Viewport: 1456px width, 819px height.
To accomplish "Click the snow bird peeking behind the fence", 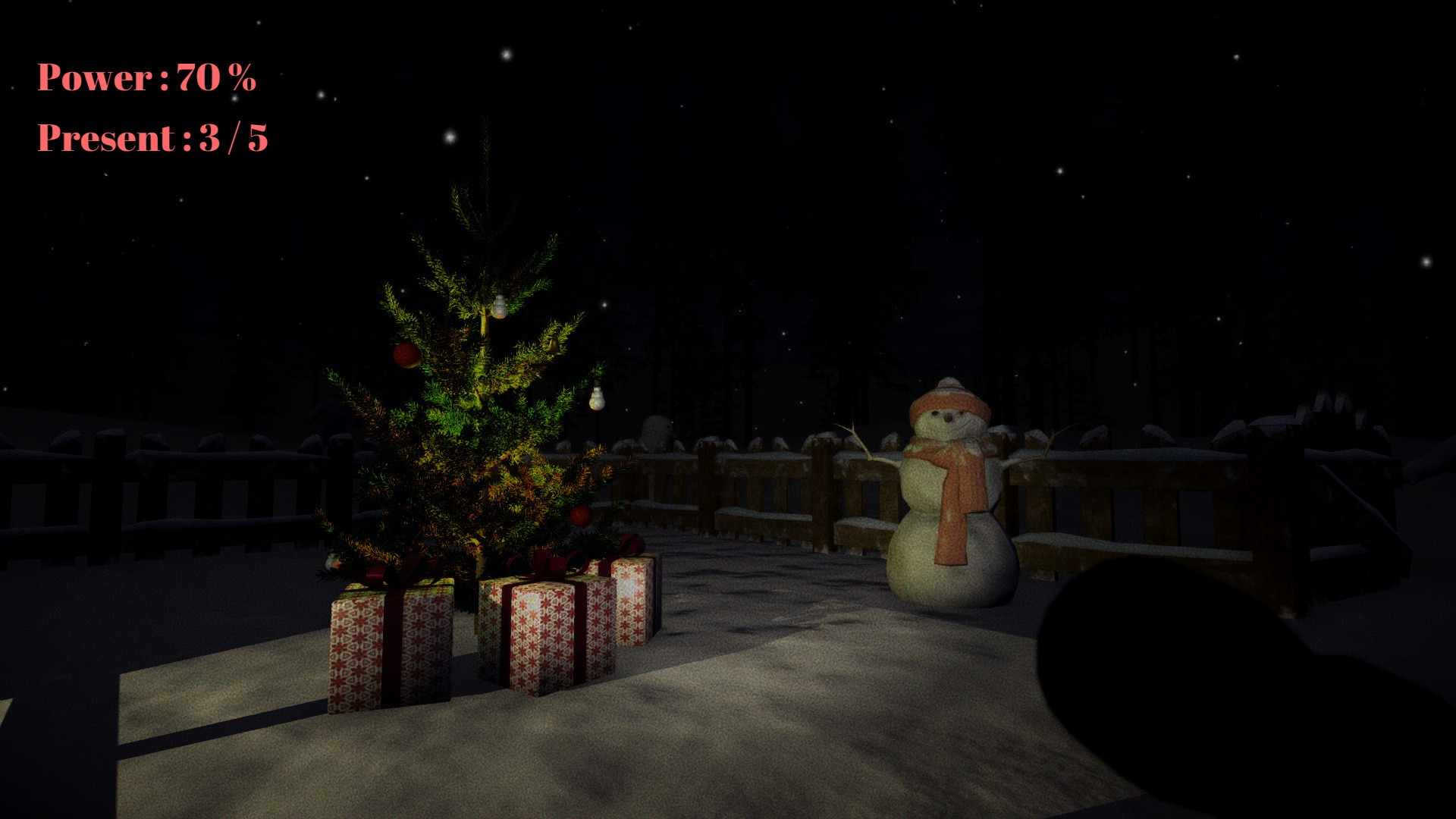I will coord(658,429).
